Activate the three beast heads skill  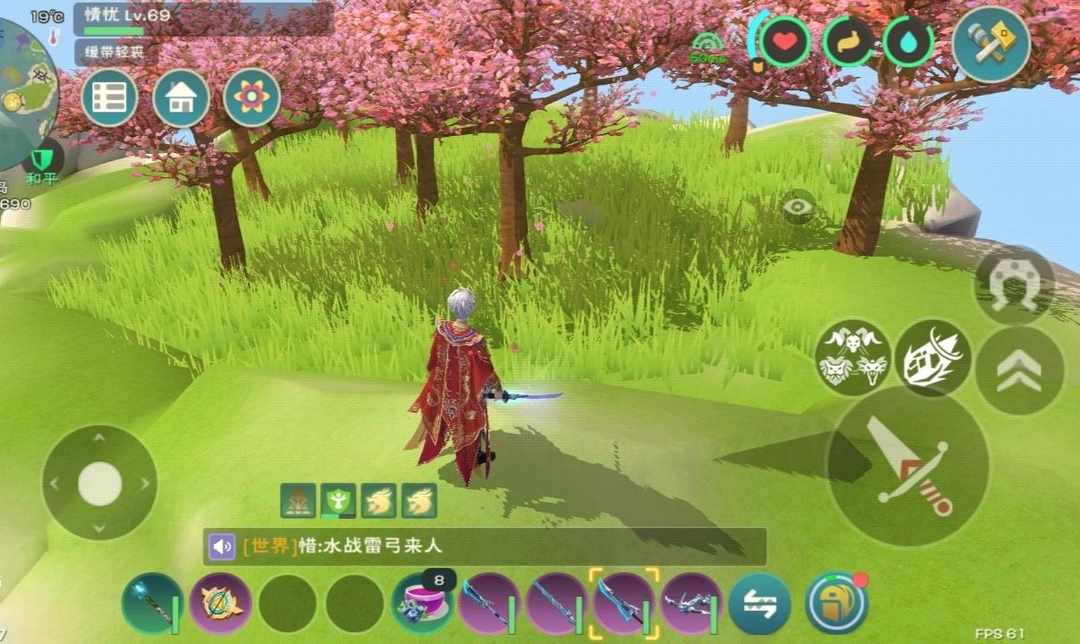853,357
